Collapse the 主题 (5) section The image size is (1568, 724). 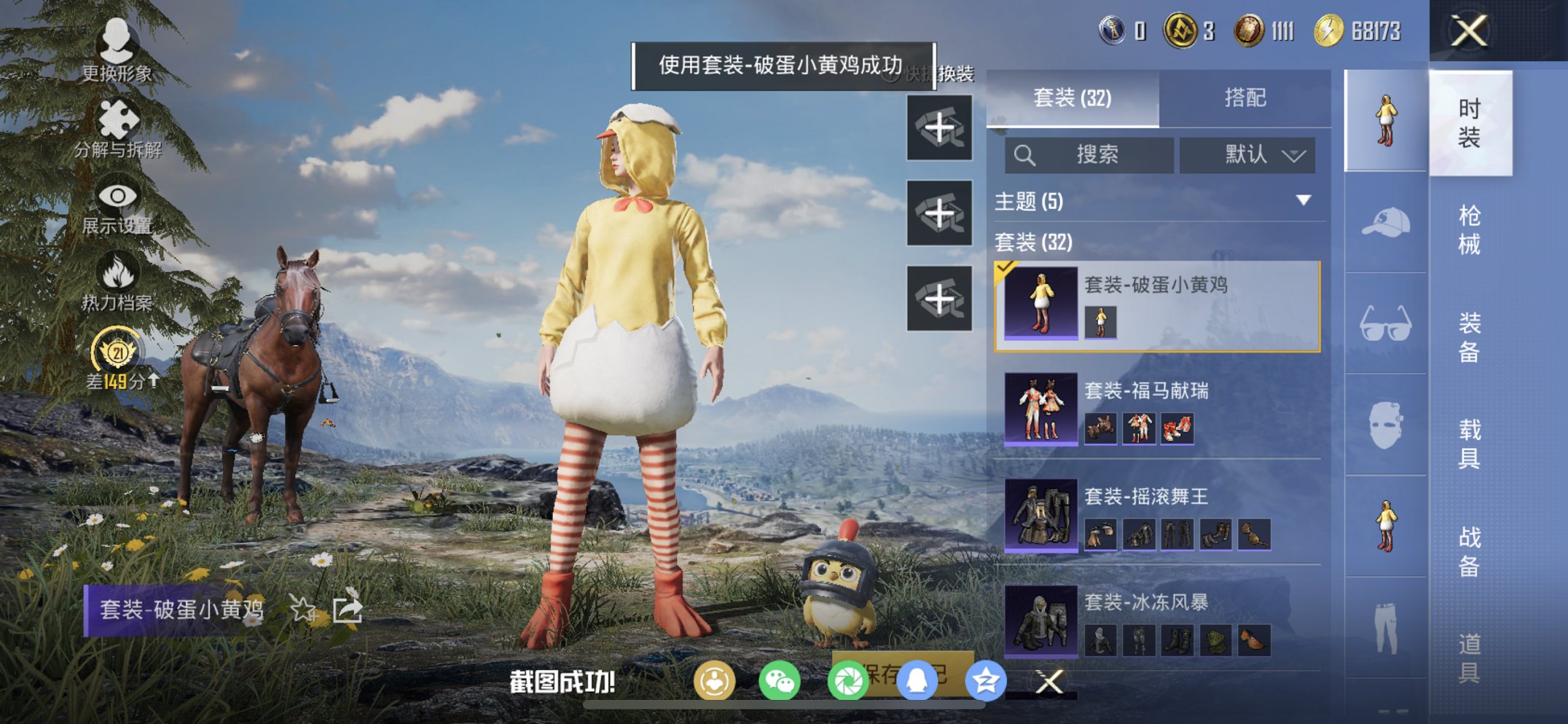coord(1302,202)
